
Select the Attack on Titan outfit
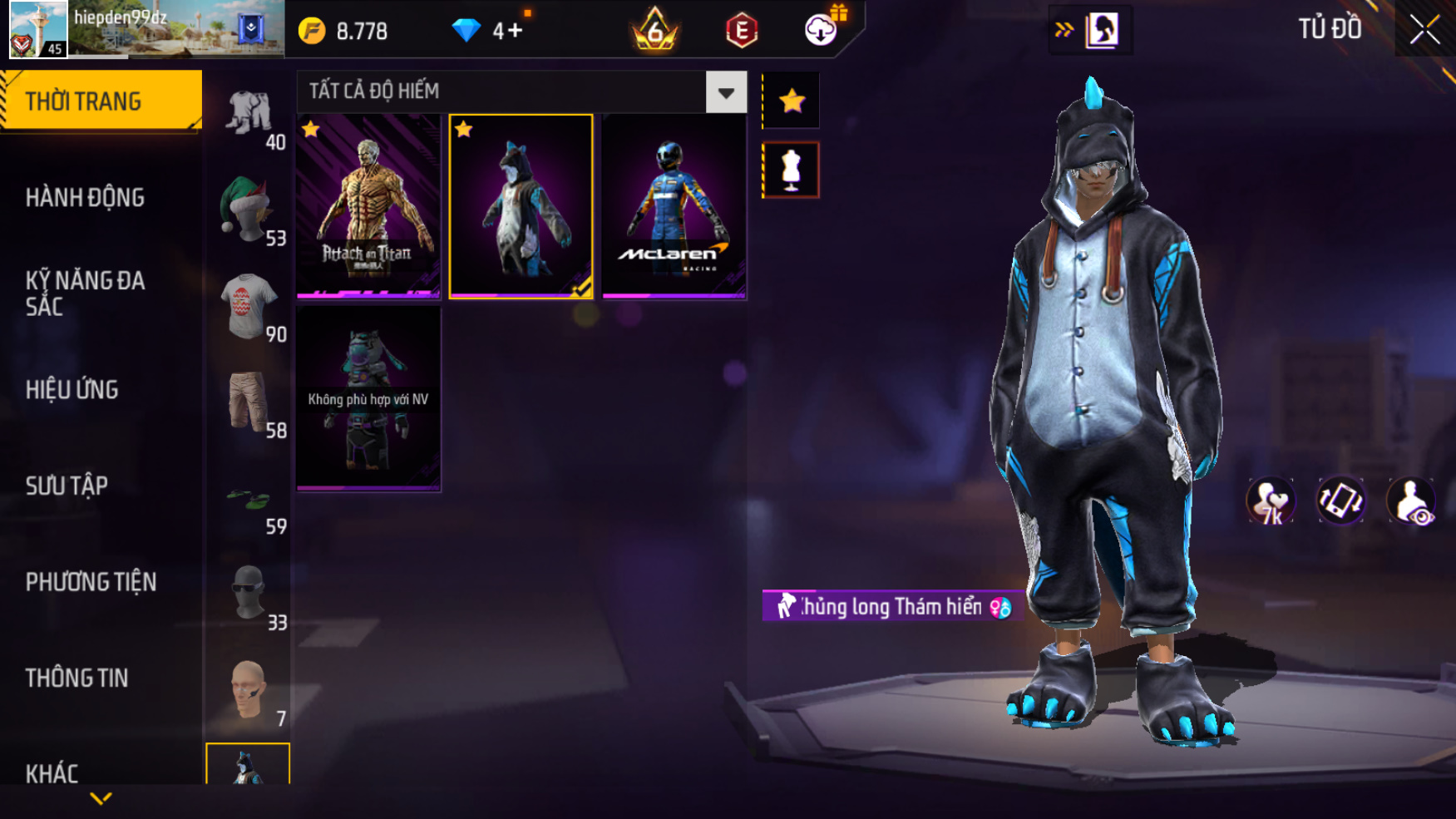click(x=368, y=206)
